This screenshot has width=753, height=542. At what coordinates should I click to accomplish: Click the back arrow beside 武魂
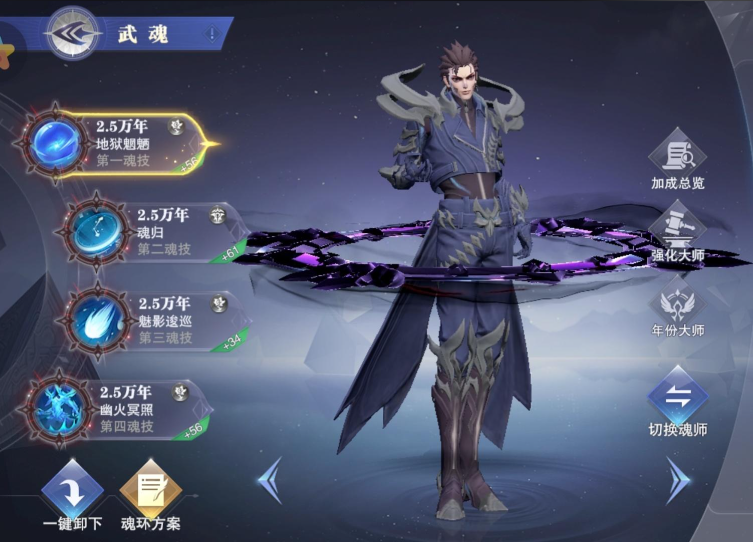(x=72, y=33)
